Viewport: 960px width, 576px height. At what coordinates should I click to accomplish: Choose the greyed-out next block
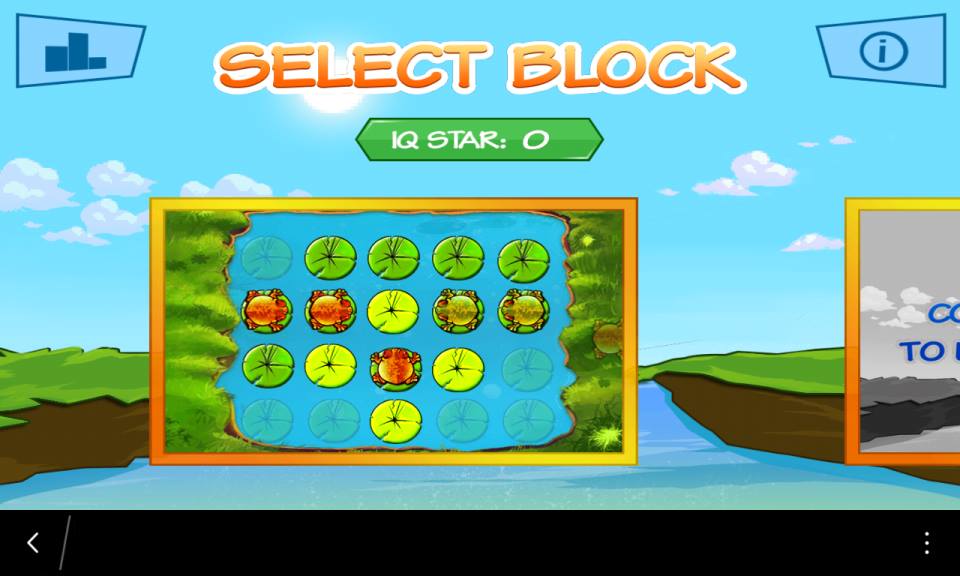point(905,331)
